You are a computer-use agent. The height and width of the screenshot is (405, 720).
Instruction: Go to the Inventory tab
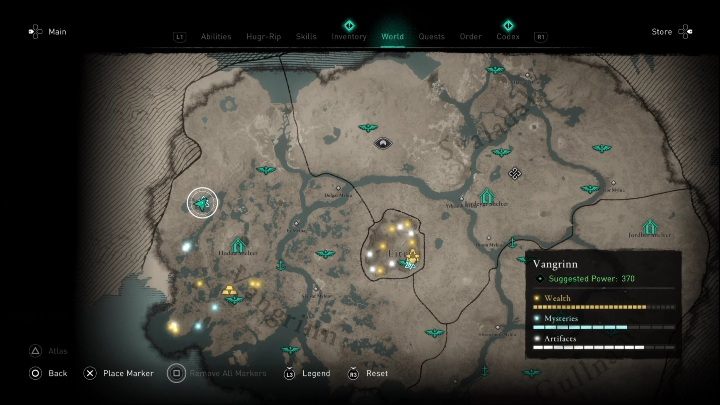[x=349, y=37]
